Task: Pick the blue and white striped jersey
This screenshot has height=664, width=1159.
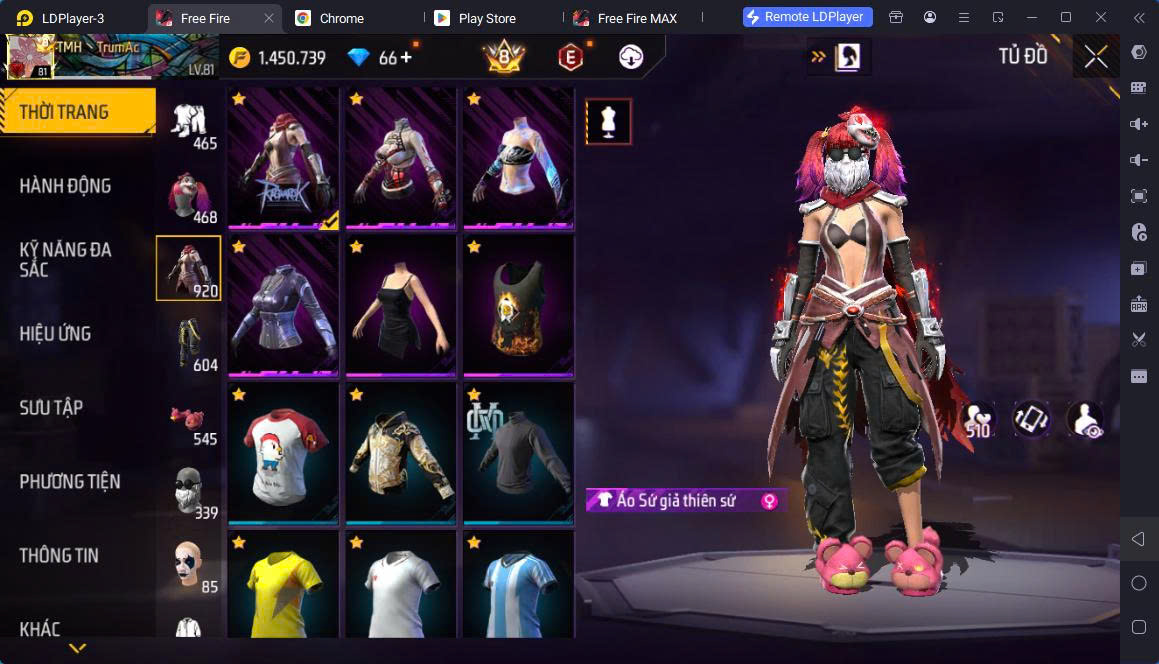Action: (519, 590)
